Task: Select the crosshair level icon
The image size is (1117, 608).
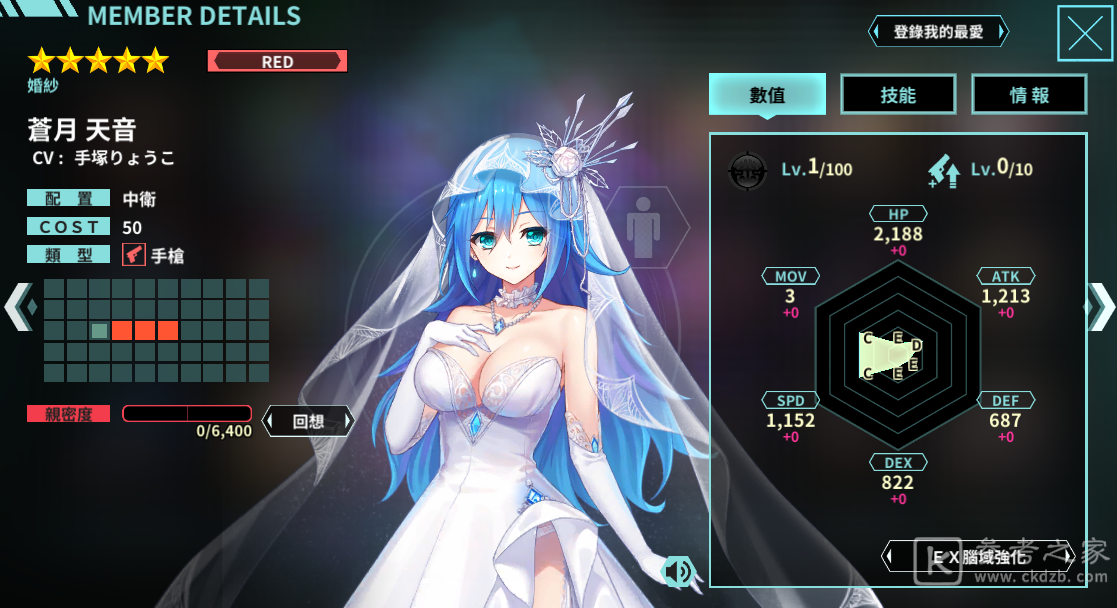Action: pyautogui.click(x=746, y=169)
